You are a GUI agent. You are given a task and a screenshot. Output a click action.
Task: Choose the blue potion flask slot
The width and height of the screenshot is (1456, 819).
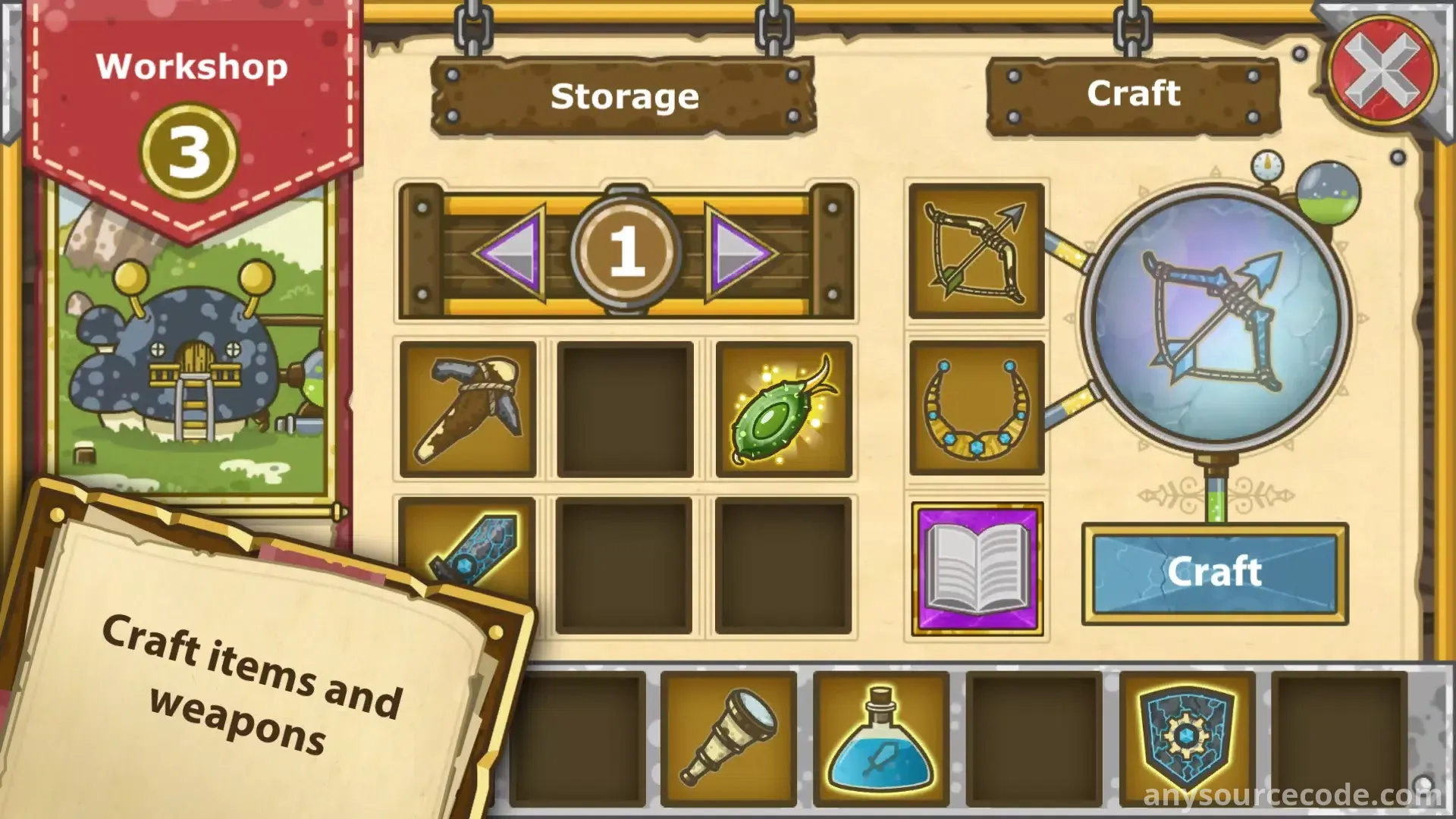881,737
